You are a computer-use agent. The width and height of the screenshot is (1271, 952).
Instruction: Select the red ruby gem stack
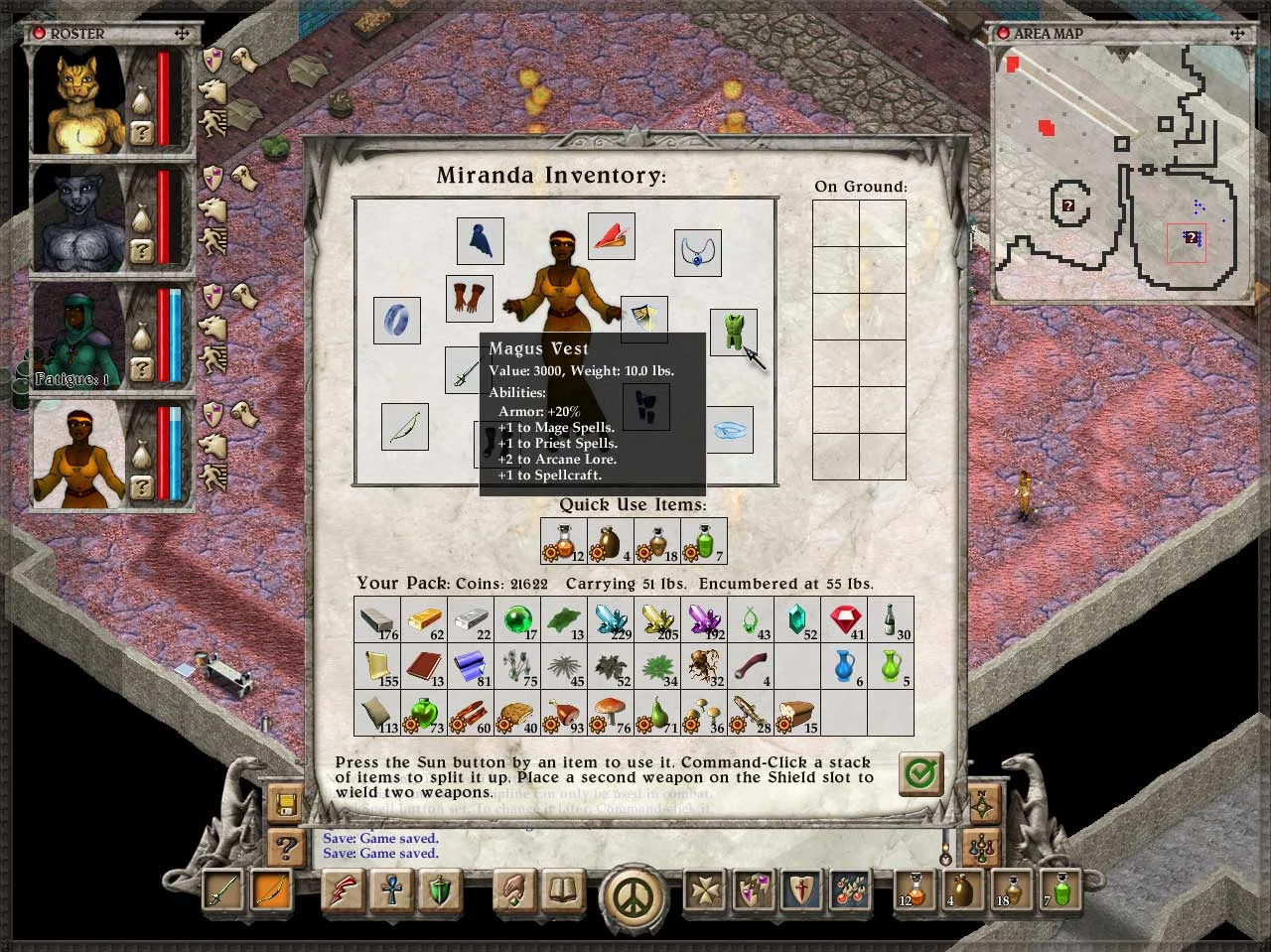[845, 619]
